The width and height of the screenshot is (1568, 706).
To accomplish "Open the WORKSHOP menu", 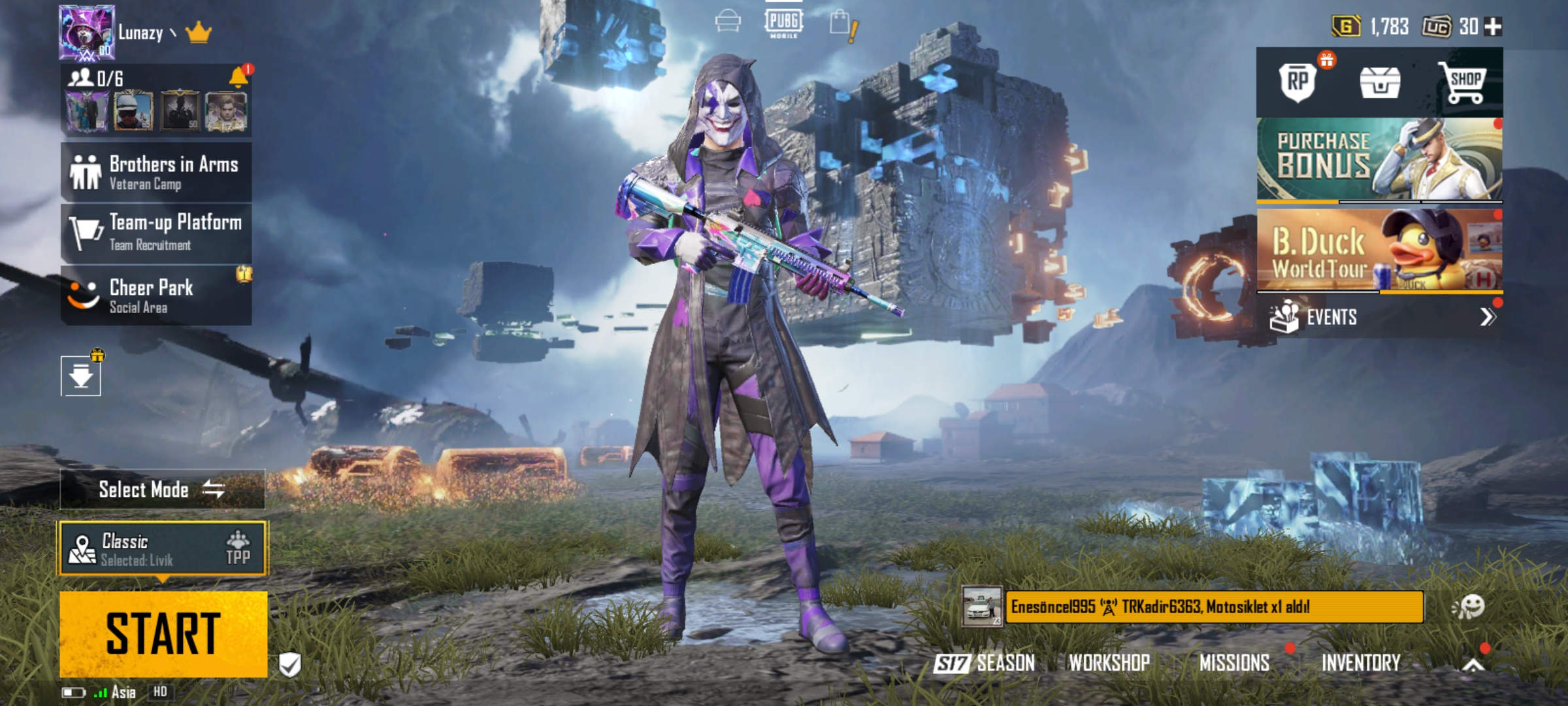I will (x=1109, y=663).
